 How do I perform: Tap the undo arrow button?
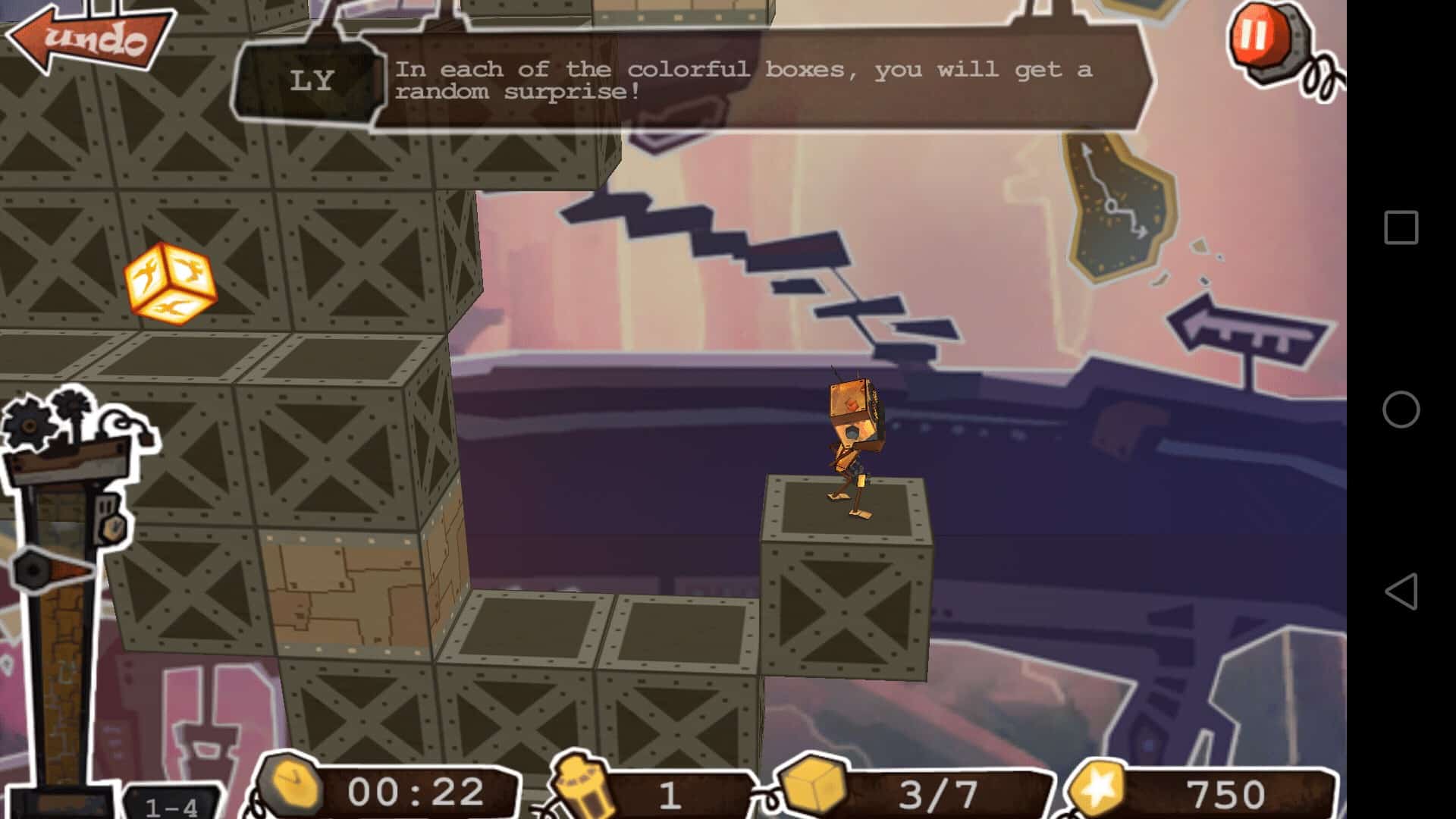(x=91, y=38)
